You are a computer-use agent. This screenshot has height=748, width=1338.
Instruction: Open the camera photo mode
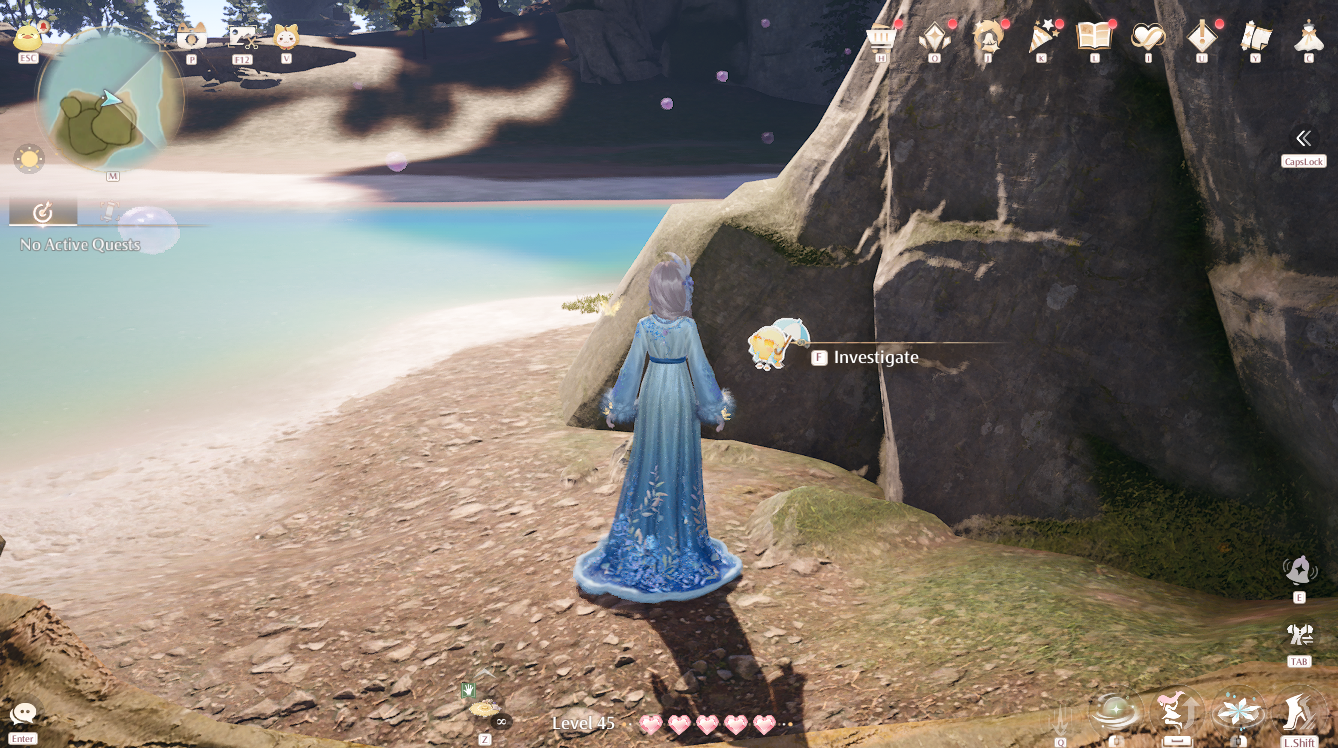click(190, 36)
